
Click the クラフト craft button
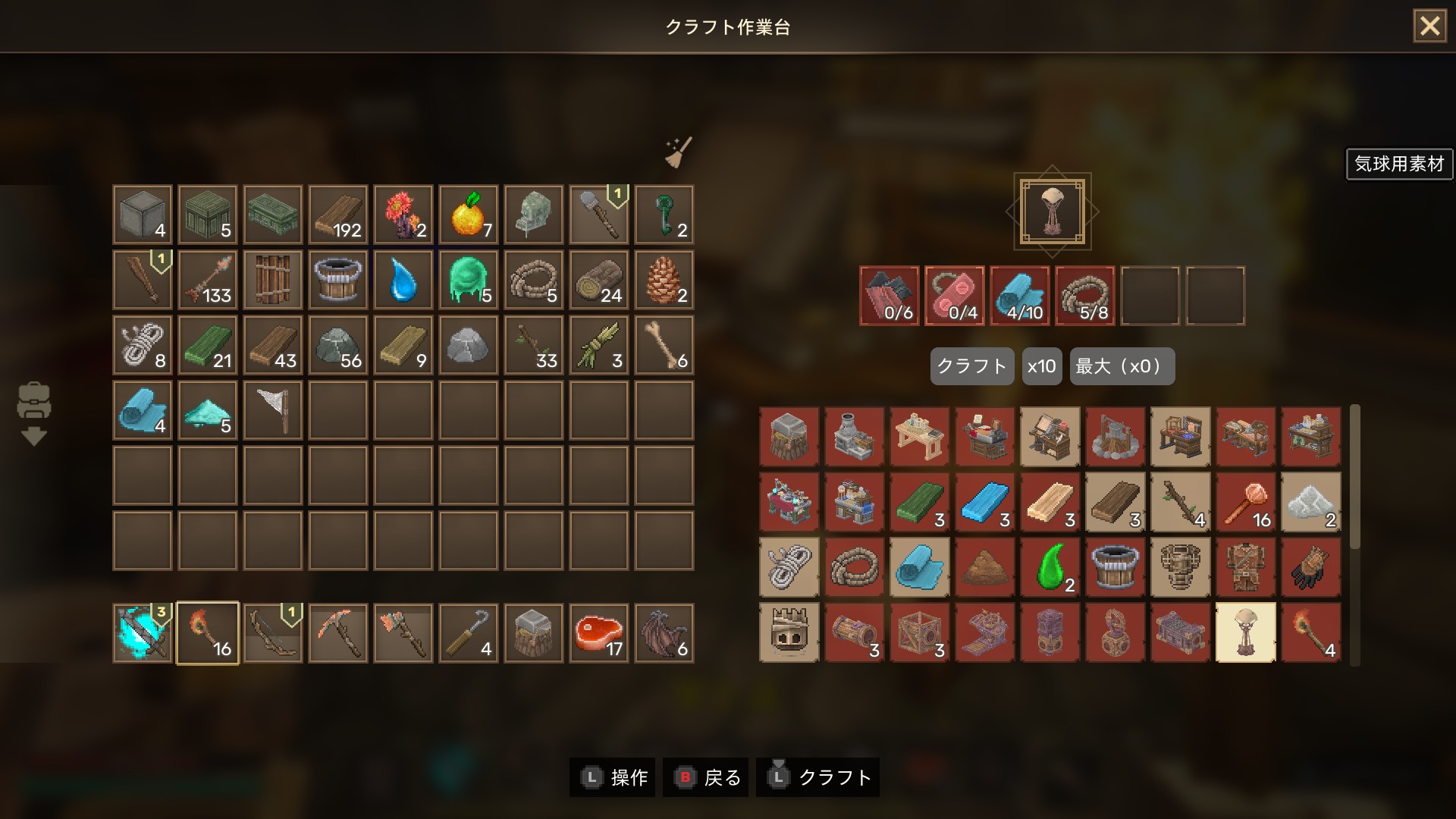point(971,366)
